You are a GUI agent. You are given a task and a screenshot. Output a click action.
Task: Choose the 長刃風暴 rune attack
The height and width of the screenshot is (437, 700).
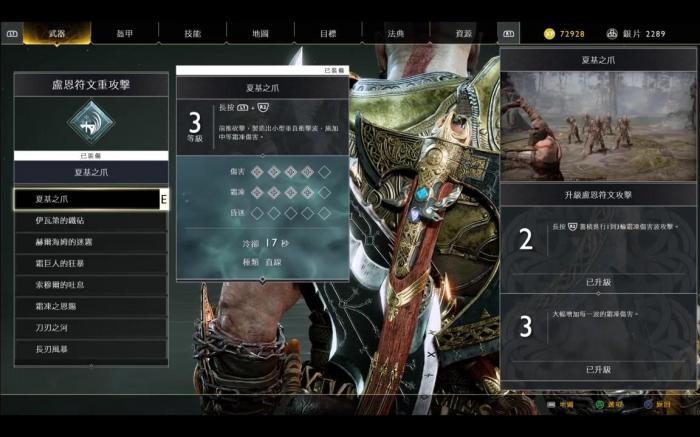coord(91,349)
